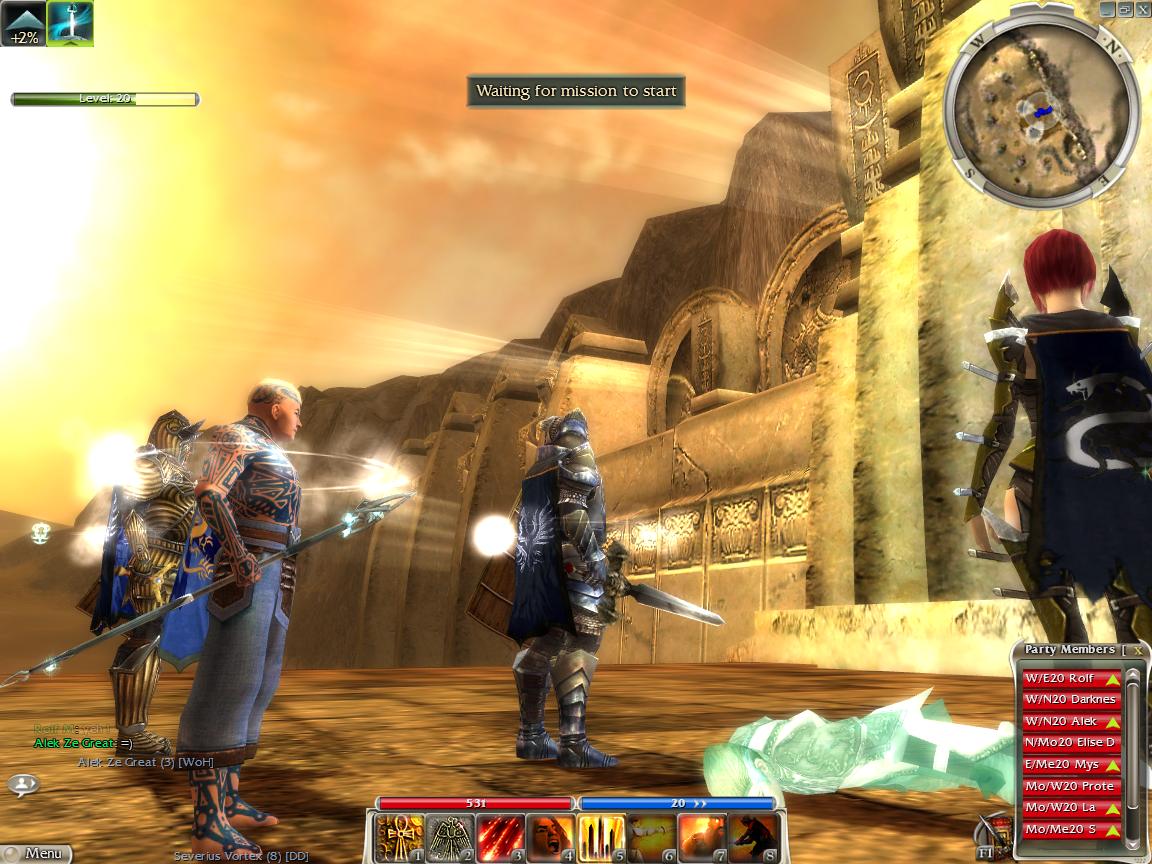Select party member Mo/Me20 S
The image size is (1152, 864).
(1070, 830)
